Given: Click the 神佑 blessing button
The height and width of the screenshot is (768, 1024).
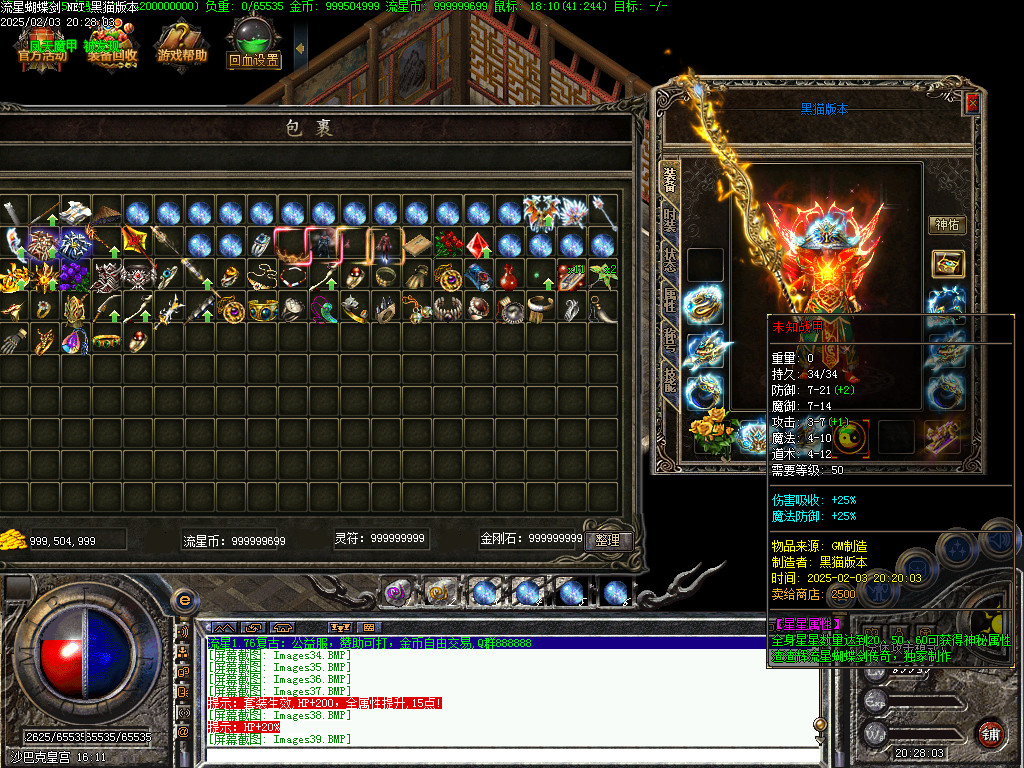Looking at the screenshot, I should pos(946,225).
